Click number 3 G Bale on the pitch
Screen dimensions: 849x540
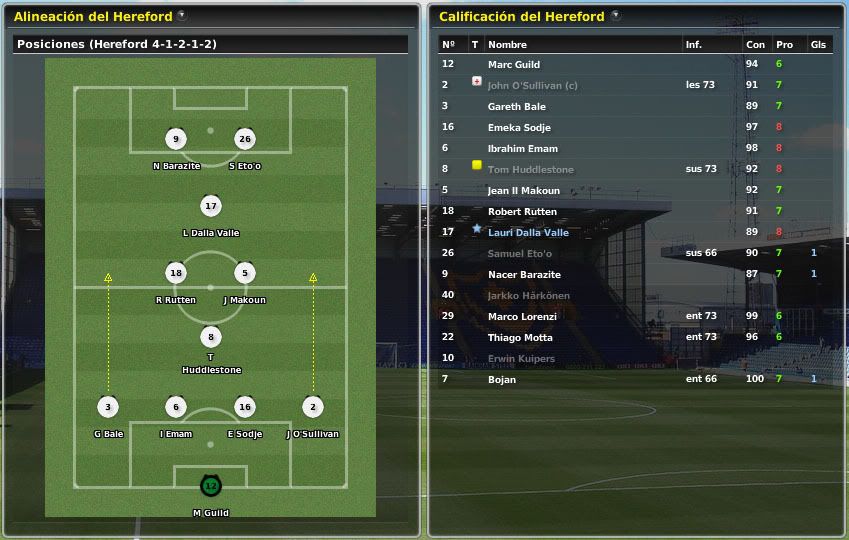click(x=108, y=407)
